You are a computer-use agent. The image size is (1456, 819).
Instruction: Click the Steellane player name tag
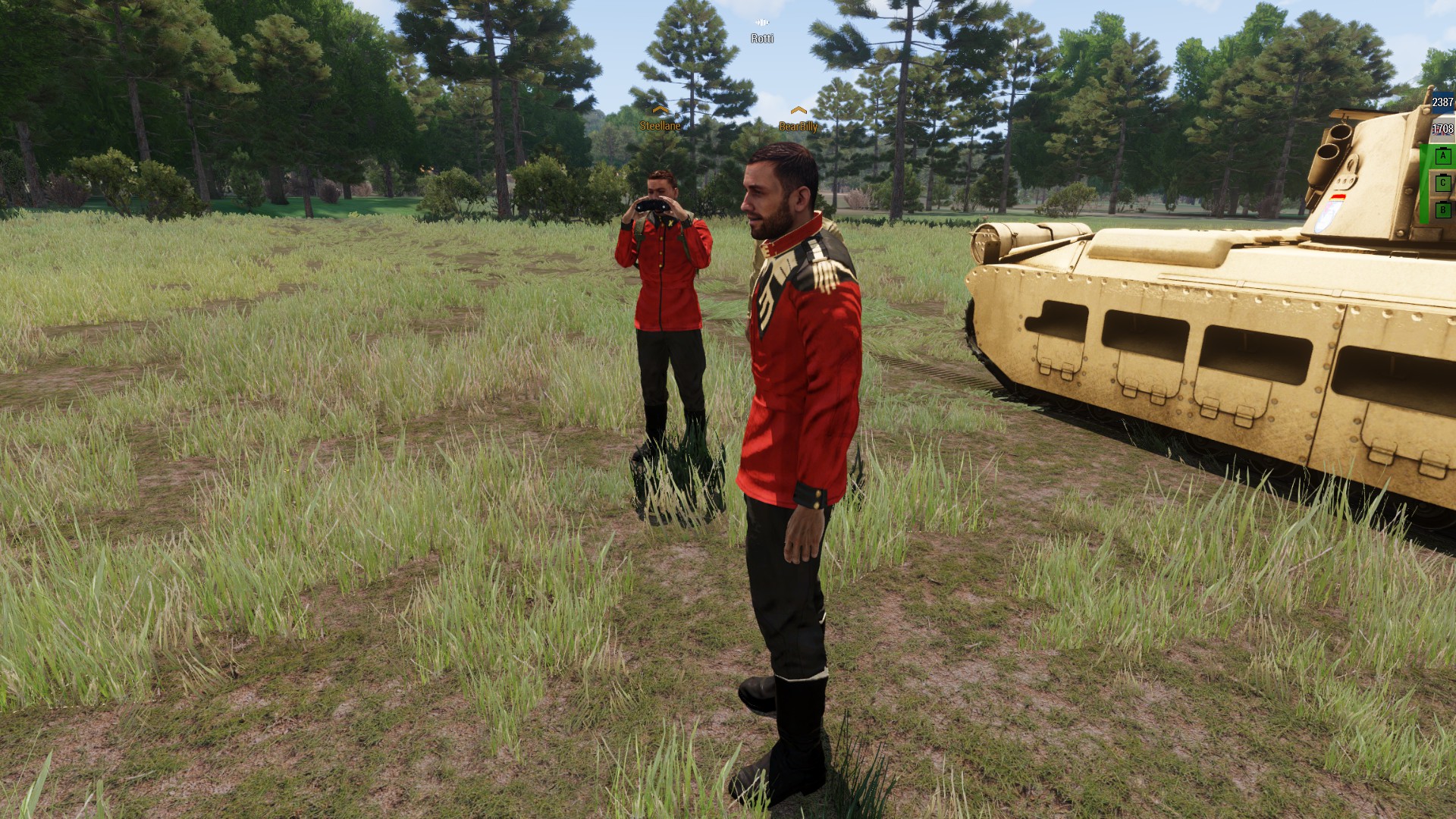(660, 126)
